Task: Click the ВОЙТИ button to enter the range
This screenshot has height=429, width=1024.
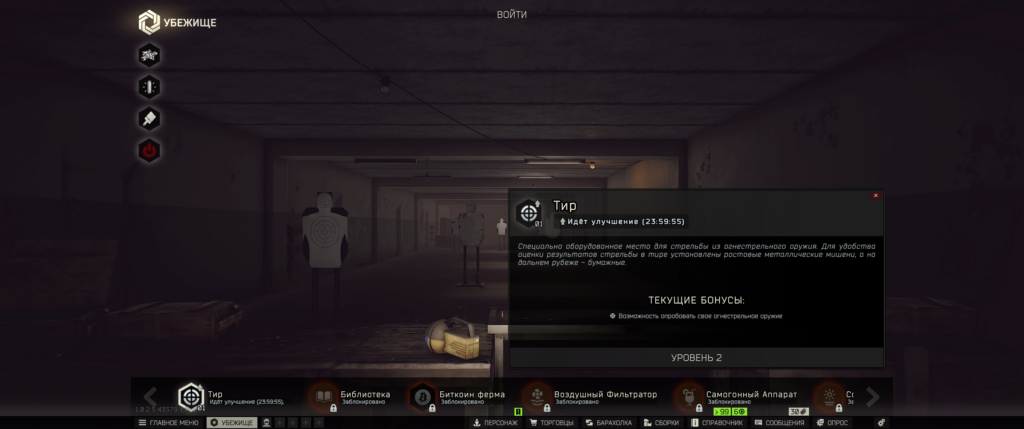Action: (x=511, y=14)
